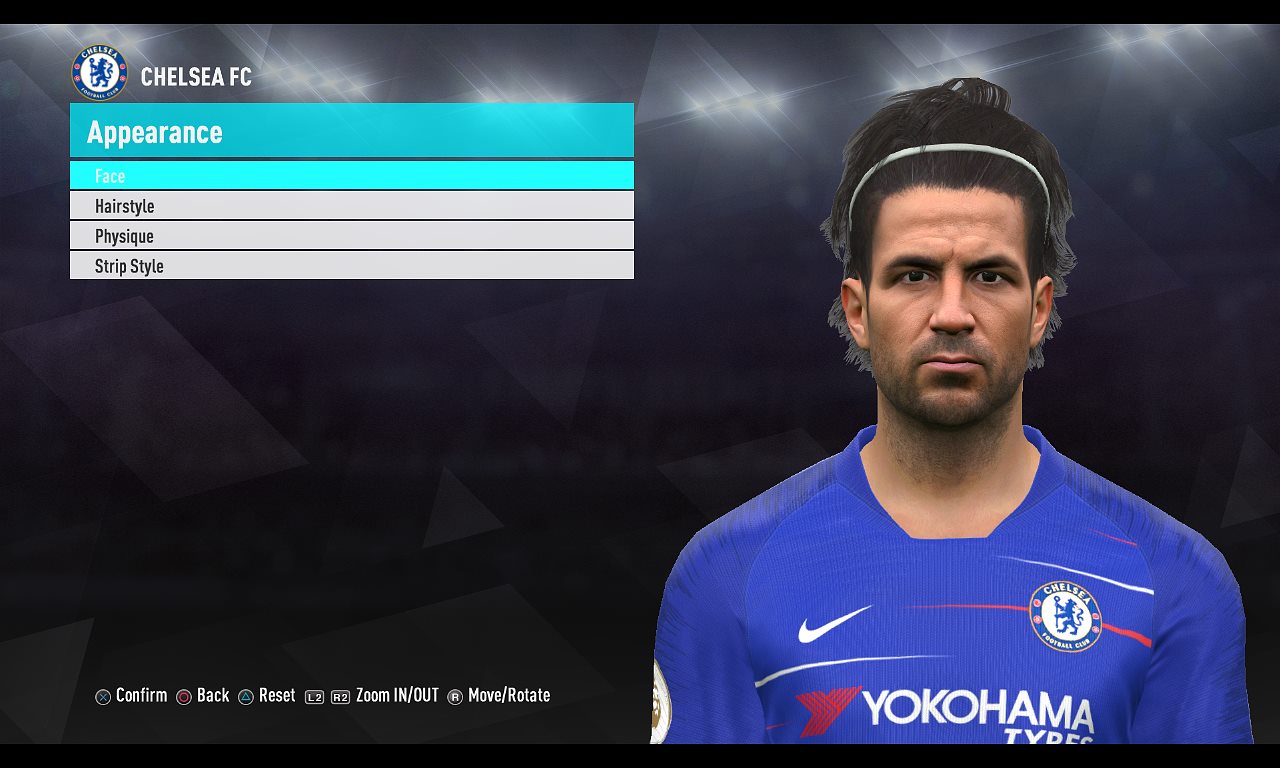Select the Physique menu option
This screenshot has height=768, width=1280.
pyautogui.click(x=350, y=236)
